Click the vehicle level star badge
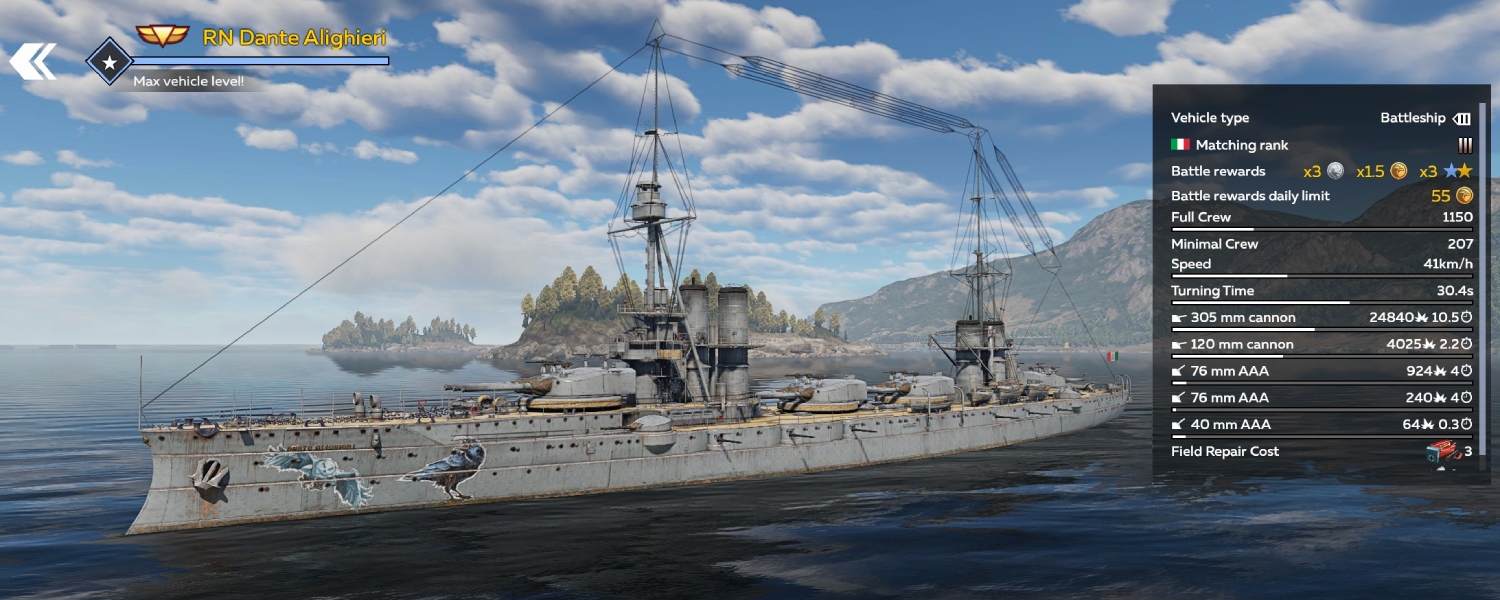1500x600 pixels. tap(109, 61)
